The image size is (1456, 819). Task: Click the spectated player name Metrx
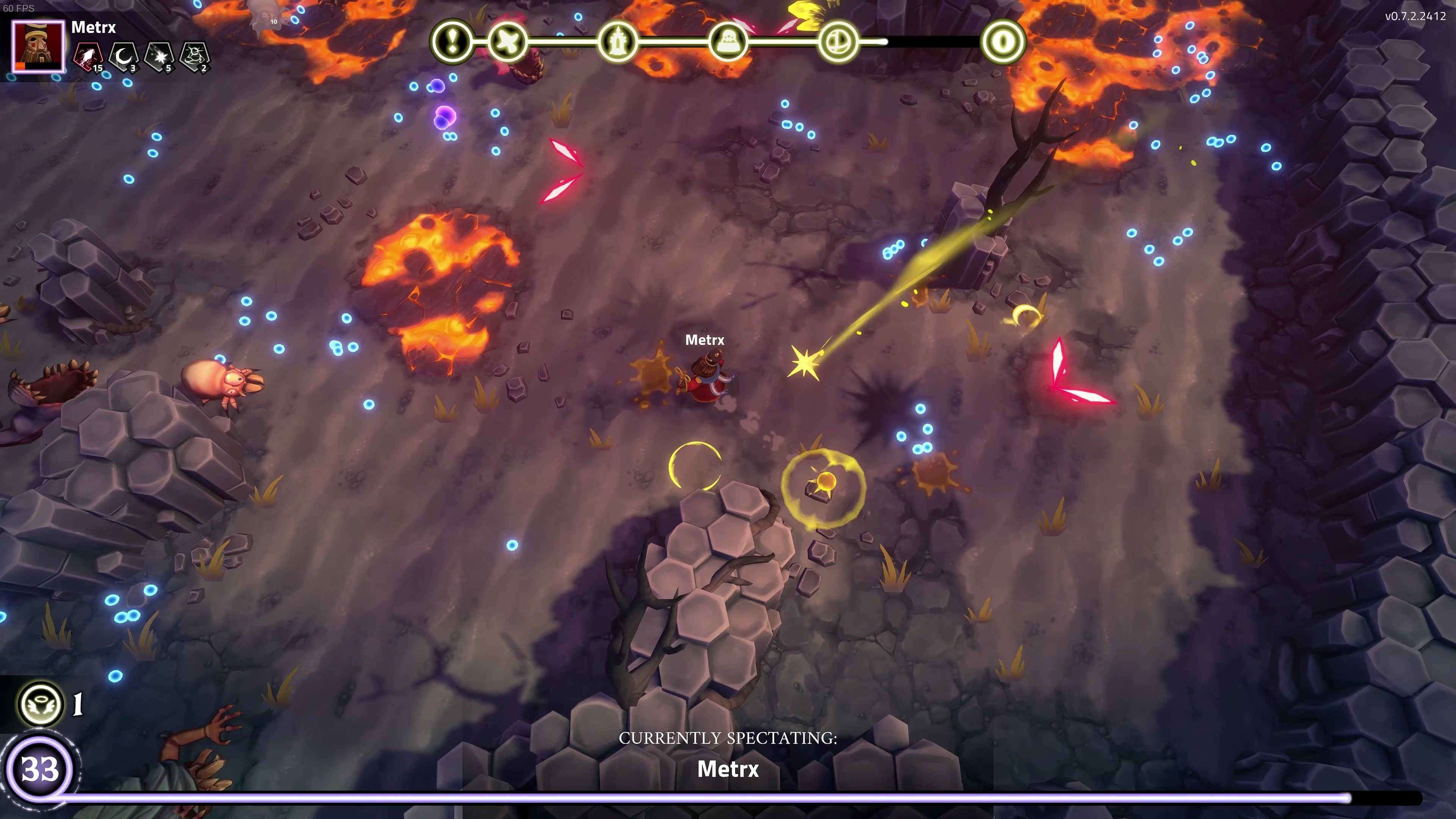(x=728, y=769)
